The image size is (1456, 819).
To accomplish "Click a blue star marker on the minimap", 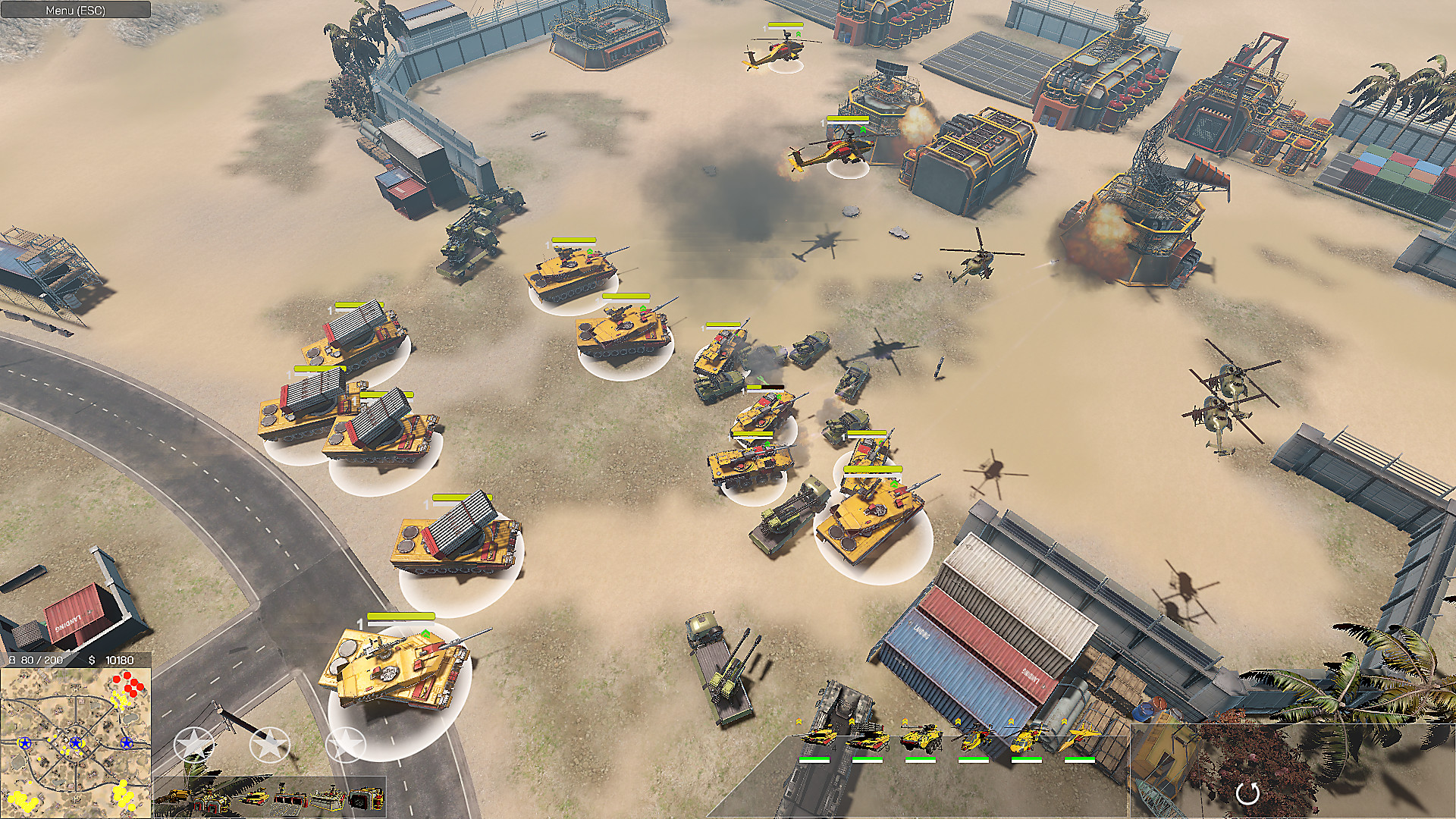I will [x=76, y=744].
